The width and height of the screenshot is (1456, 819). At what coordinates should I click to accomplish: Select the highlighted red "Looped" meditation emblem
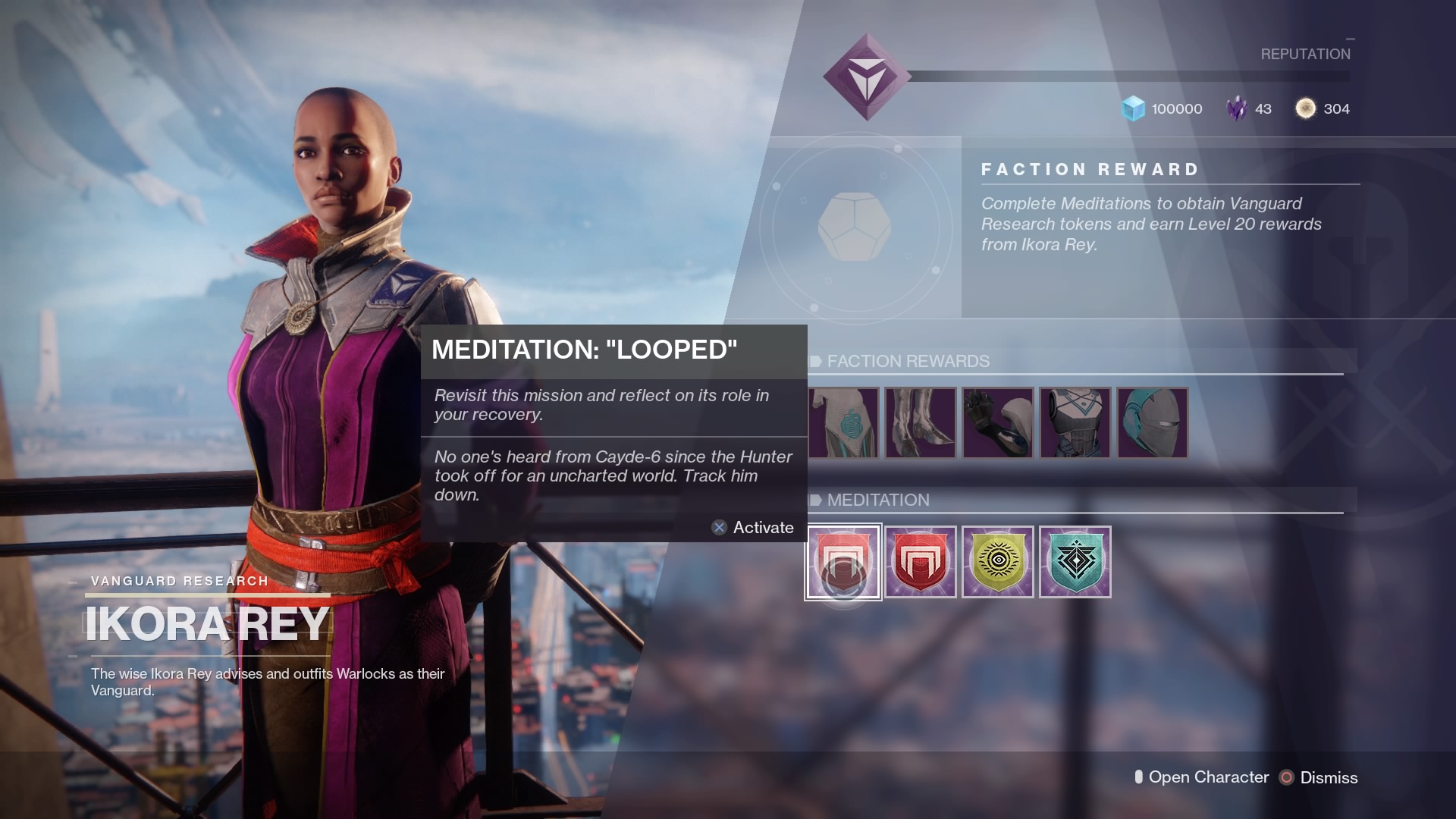843,562
